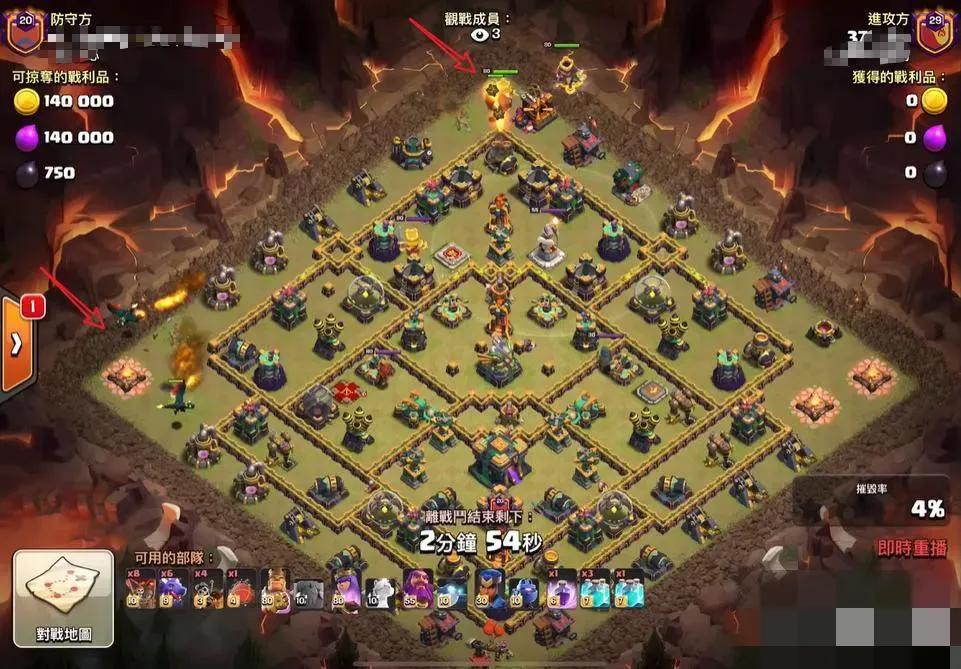
Task: Expand the orange side arrow tab
Action: [17, 343]
